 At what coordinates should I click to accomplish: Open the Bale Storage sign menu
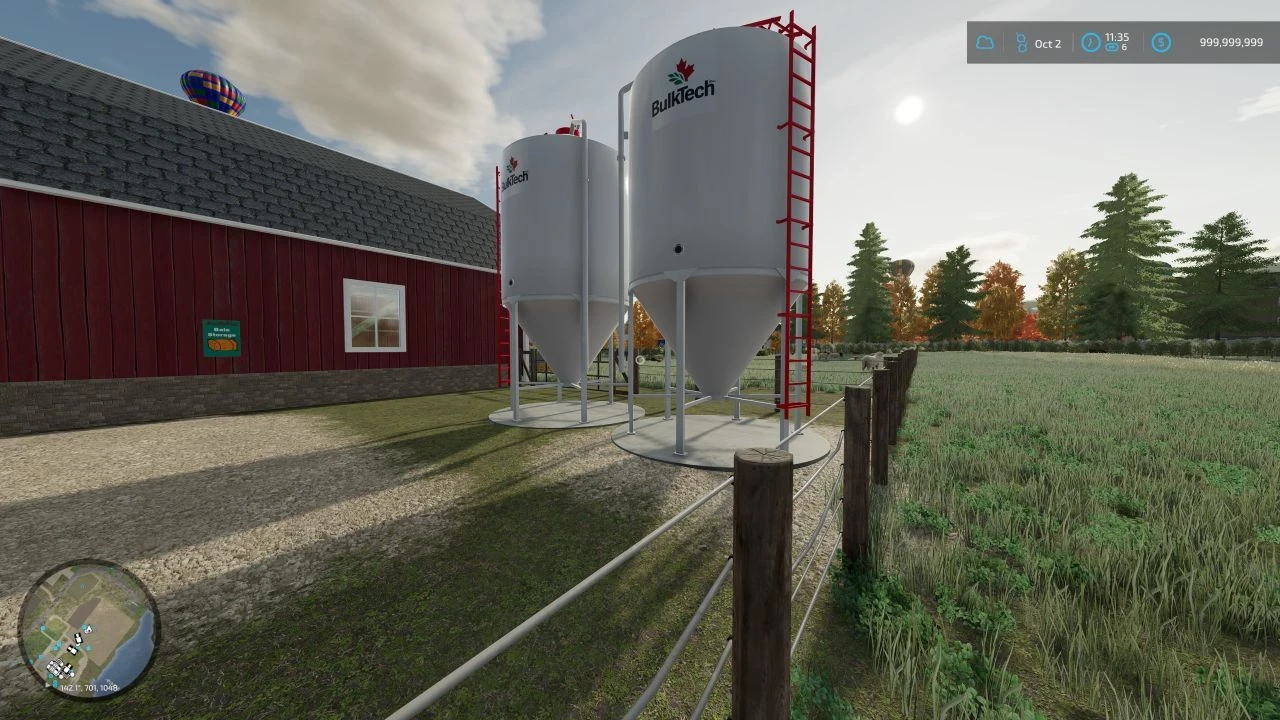[220, 340]
